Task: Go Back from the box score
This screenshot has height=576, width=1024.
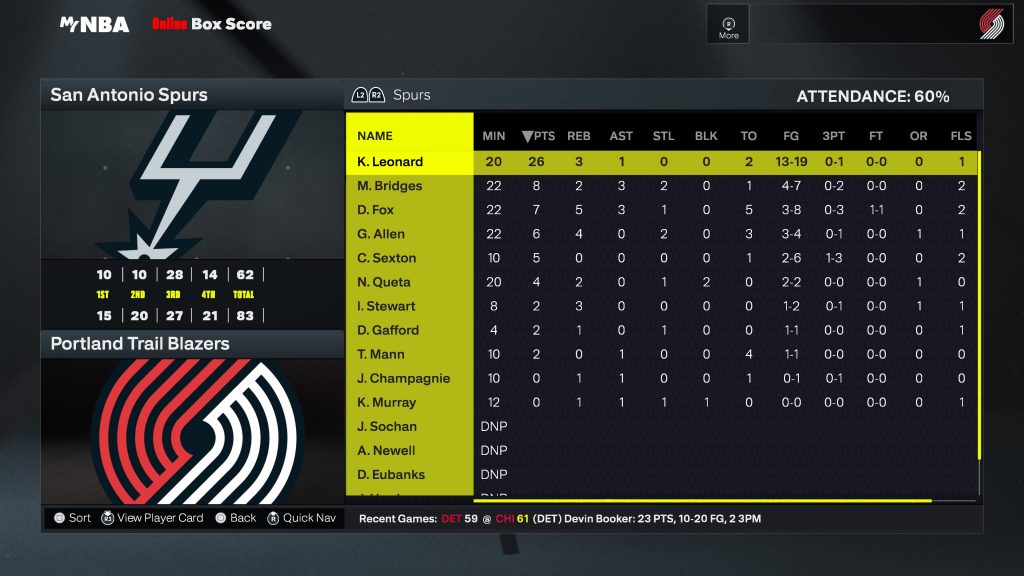Action: click(x=236, y=518)
